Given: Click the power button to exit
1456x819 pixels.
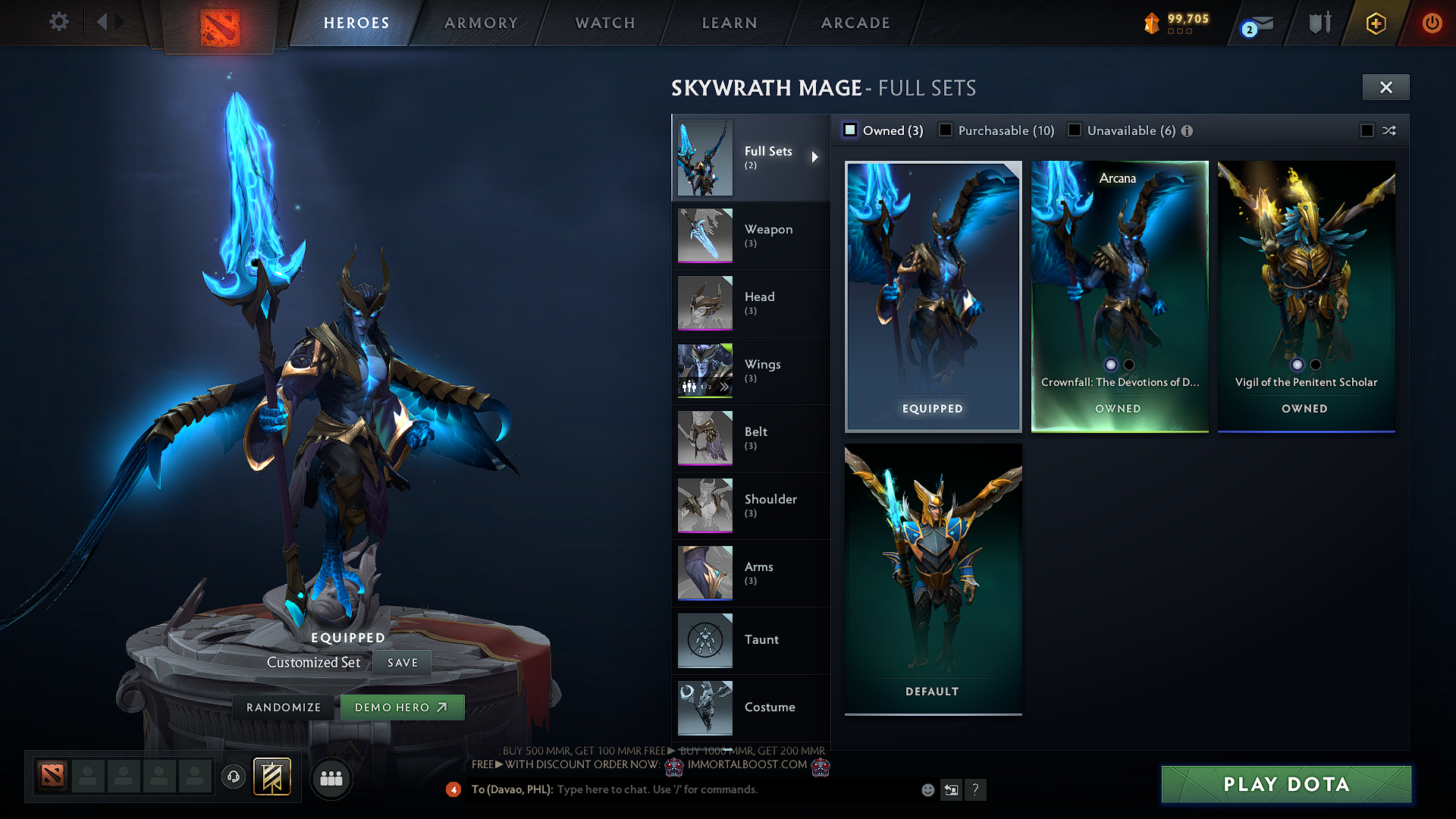Looking at the screenshot, I should 1432,23.
